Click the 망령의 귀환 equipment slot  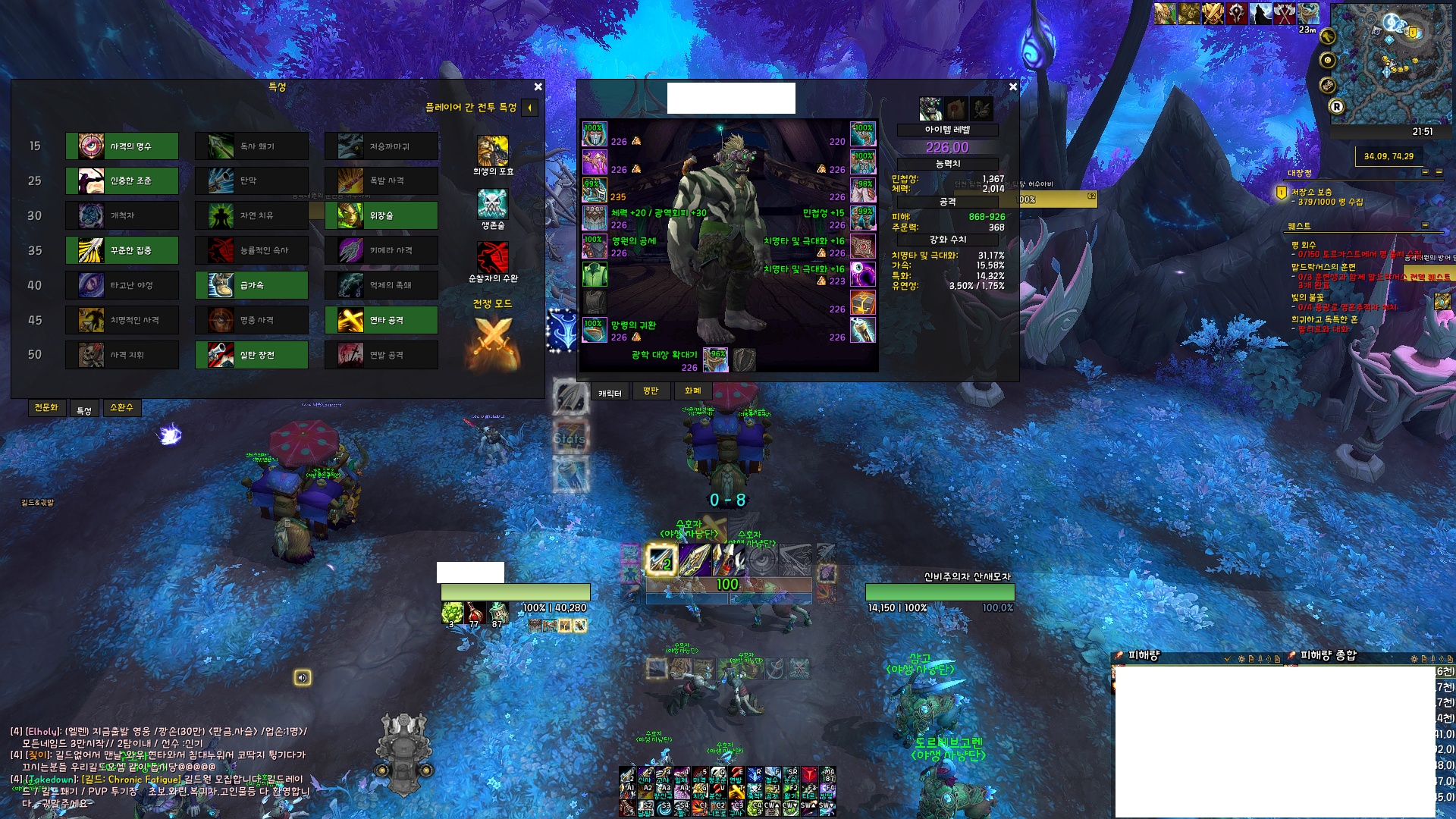coord(595,331)
